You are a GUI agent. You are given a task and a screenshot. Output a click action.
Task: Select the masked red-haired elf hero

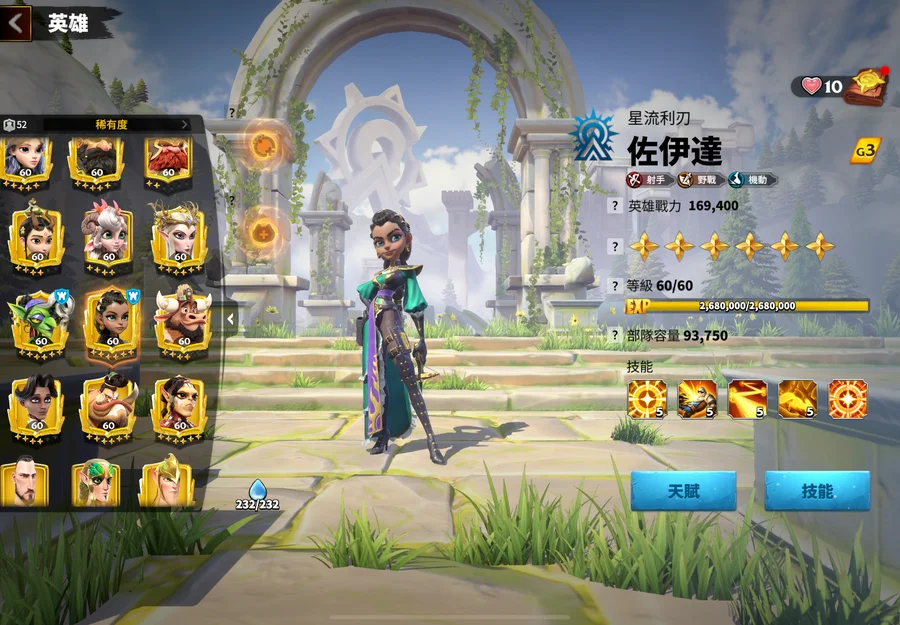(179, 404)
